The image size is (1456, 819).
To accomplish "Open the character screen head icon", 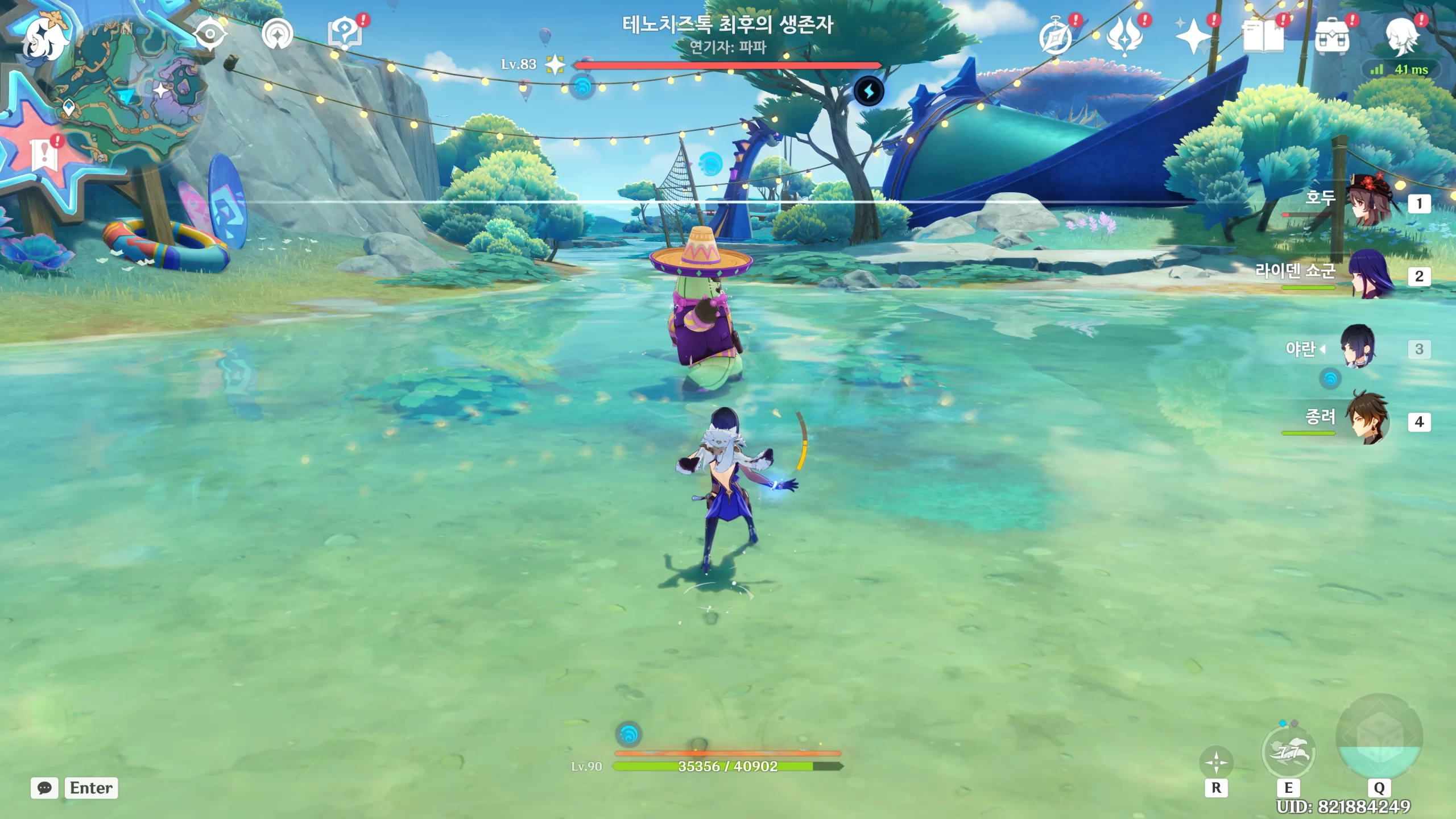I will coord(1402,36).
